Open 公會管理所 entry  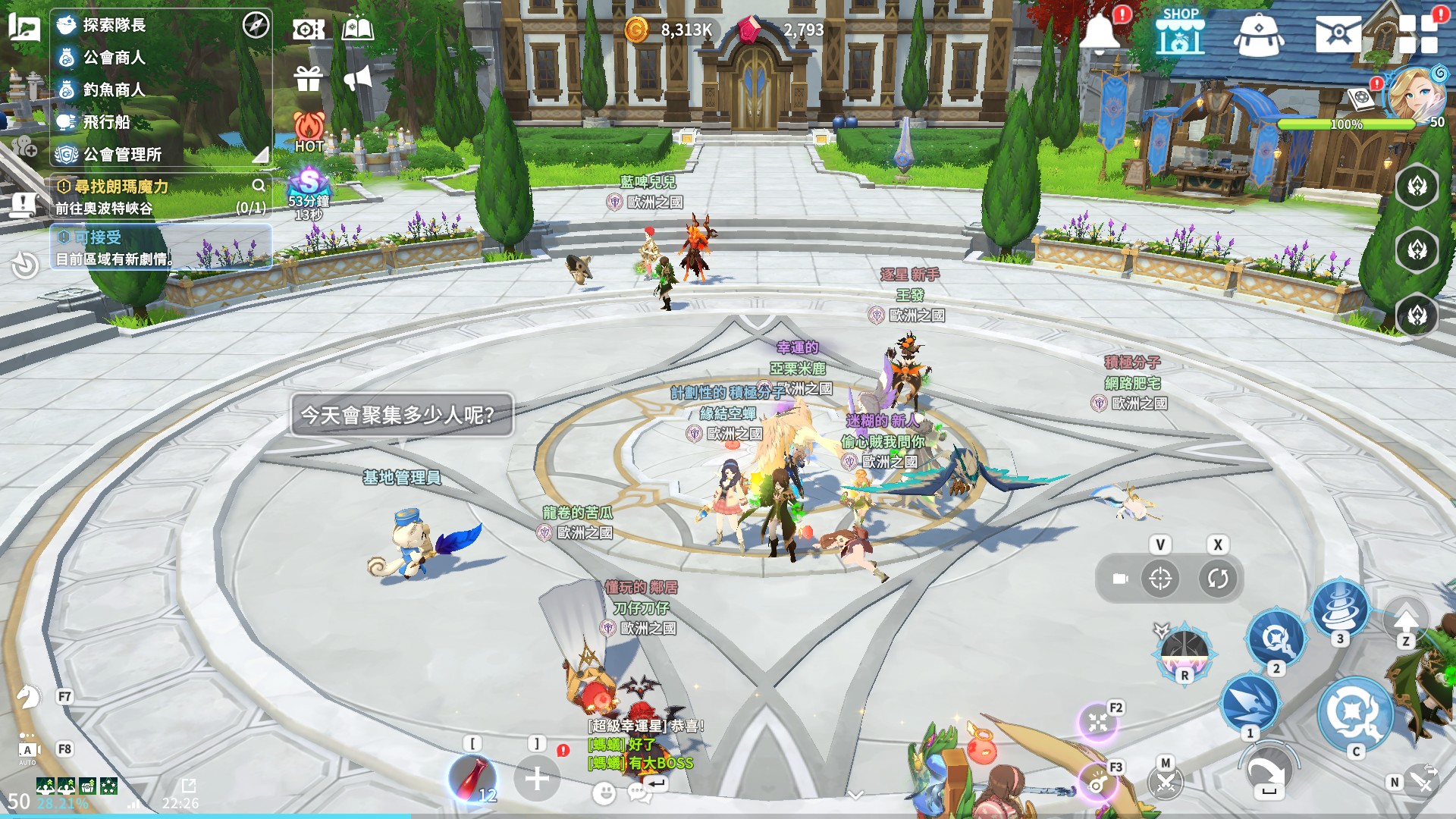[121, 155]
